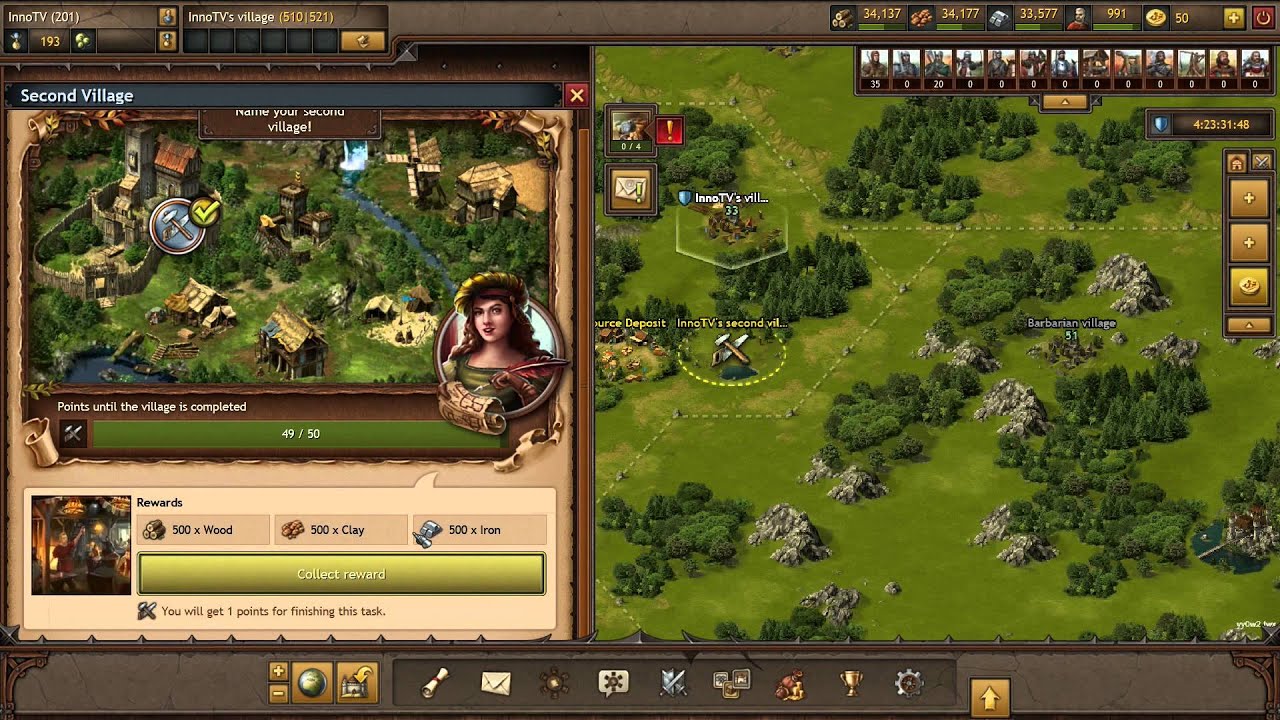Collapse the troop overview panel chevron
This screenshot has height=720, width=1280.
tap(1066, 101)
